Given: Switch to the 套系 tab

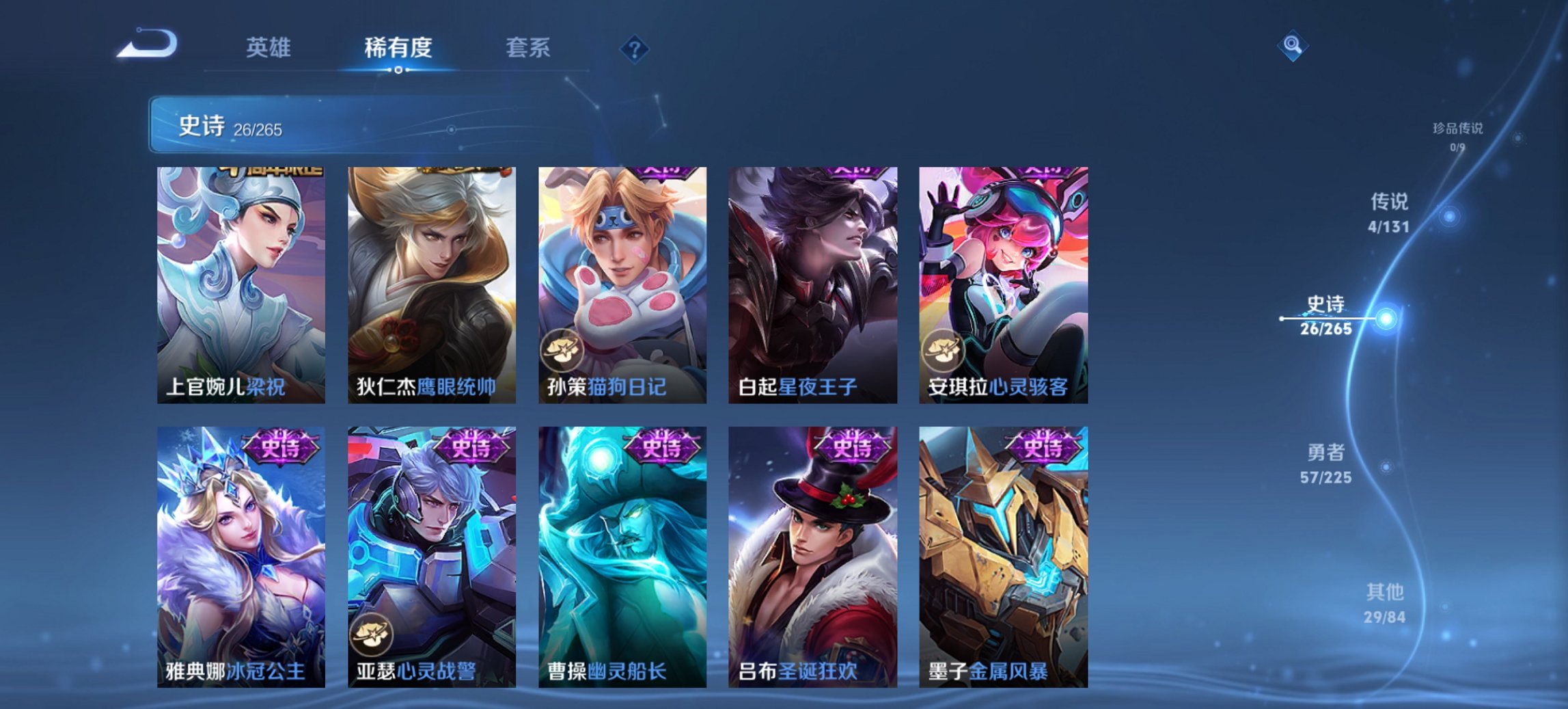Looking at the screenshot, I should coord(527,48).
